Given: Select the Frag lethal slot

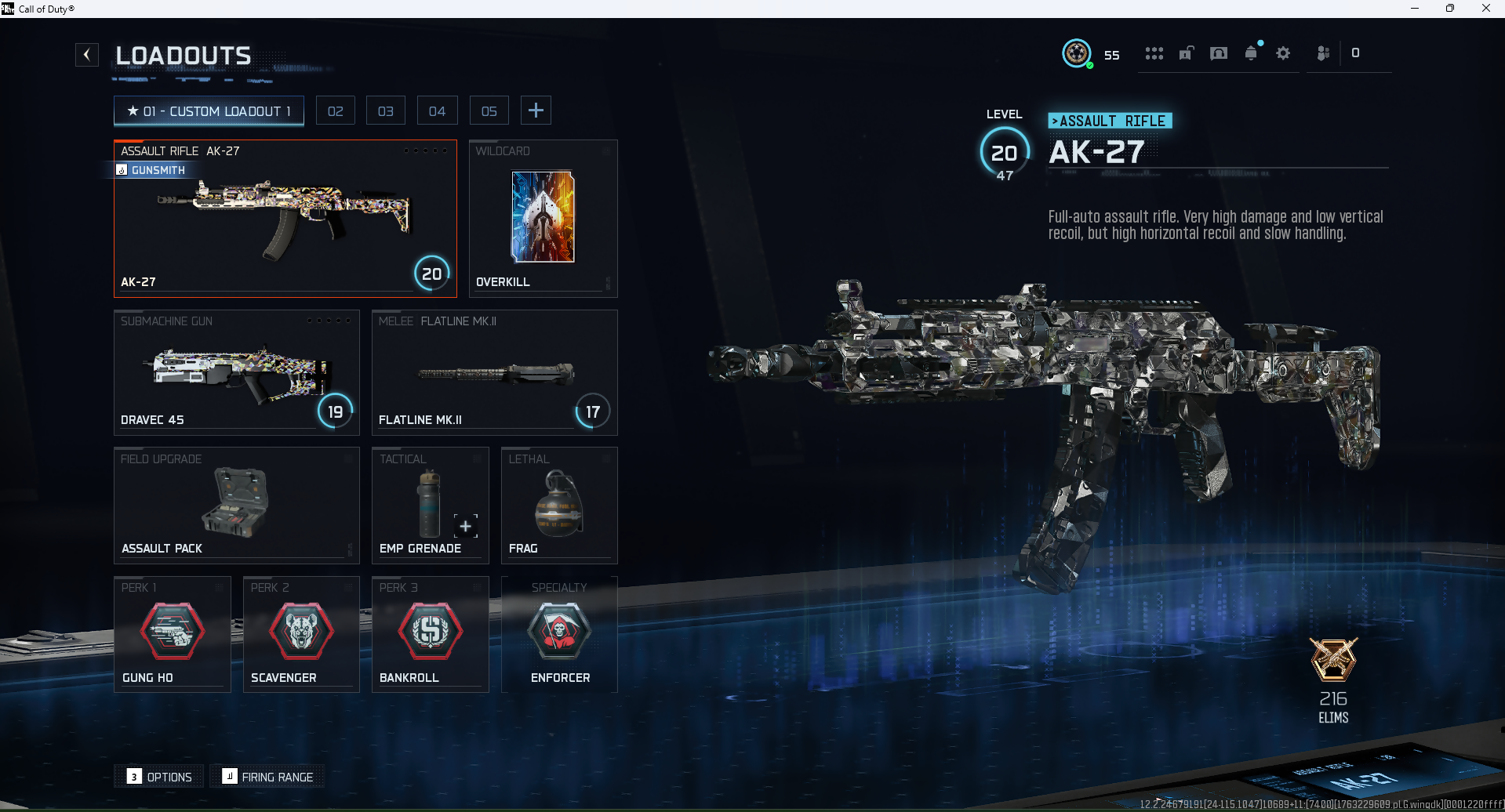Looking at the screenshot, I should (x=558, y=506).
